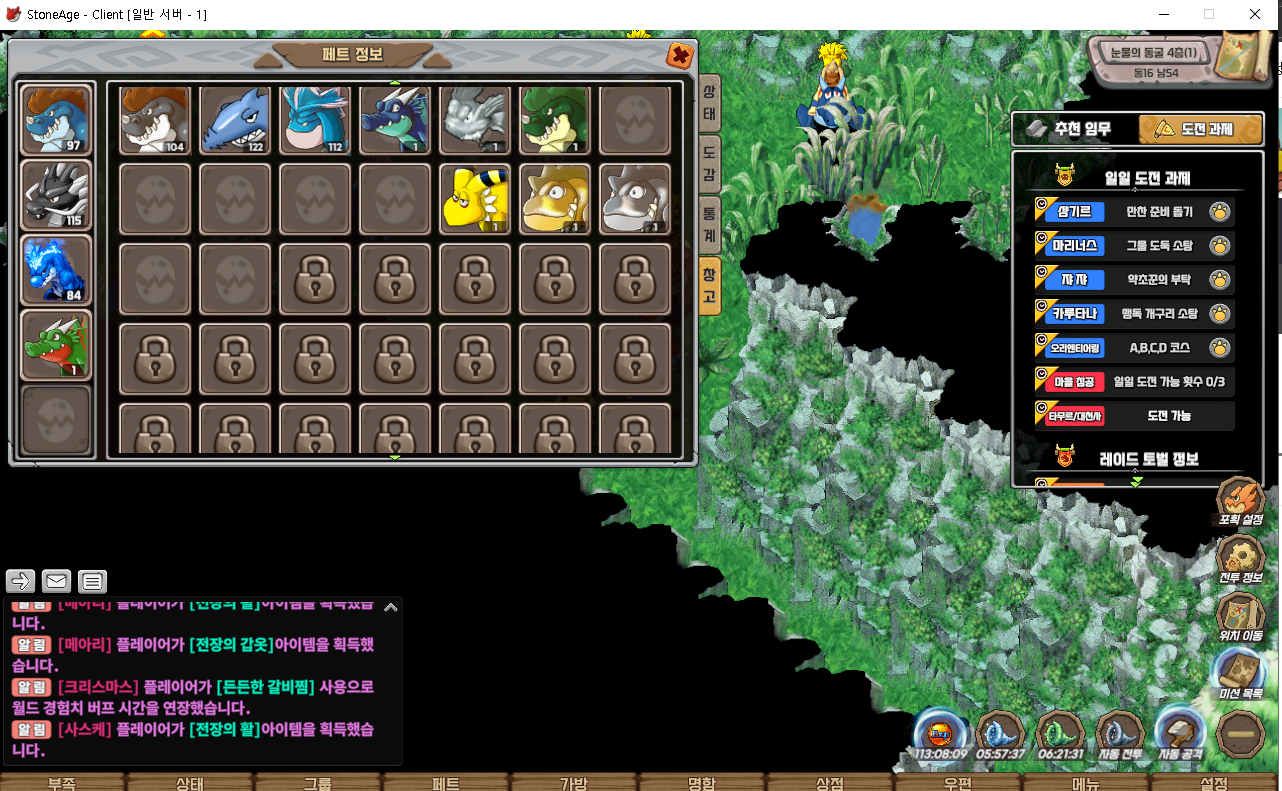Screen dimensions: 1282x791
Task: Close the 페트 정보 pet info window
Action: (x=680, y=55)
